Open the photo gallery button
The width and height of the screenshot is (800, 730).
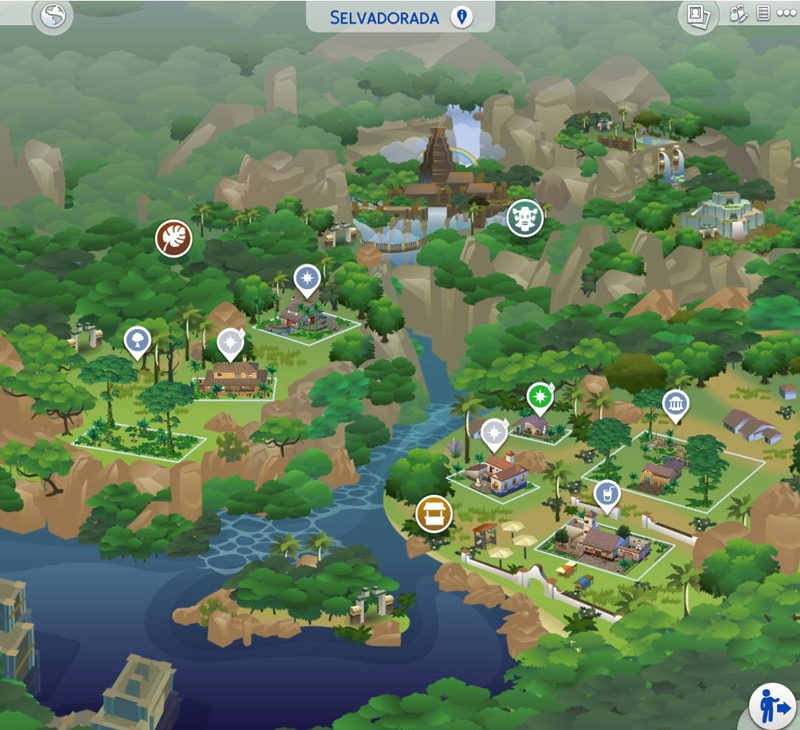[x=696, y=15]
